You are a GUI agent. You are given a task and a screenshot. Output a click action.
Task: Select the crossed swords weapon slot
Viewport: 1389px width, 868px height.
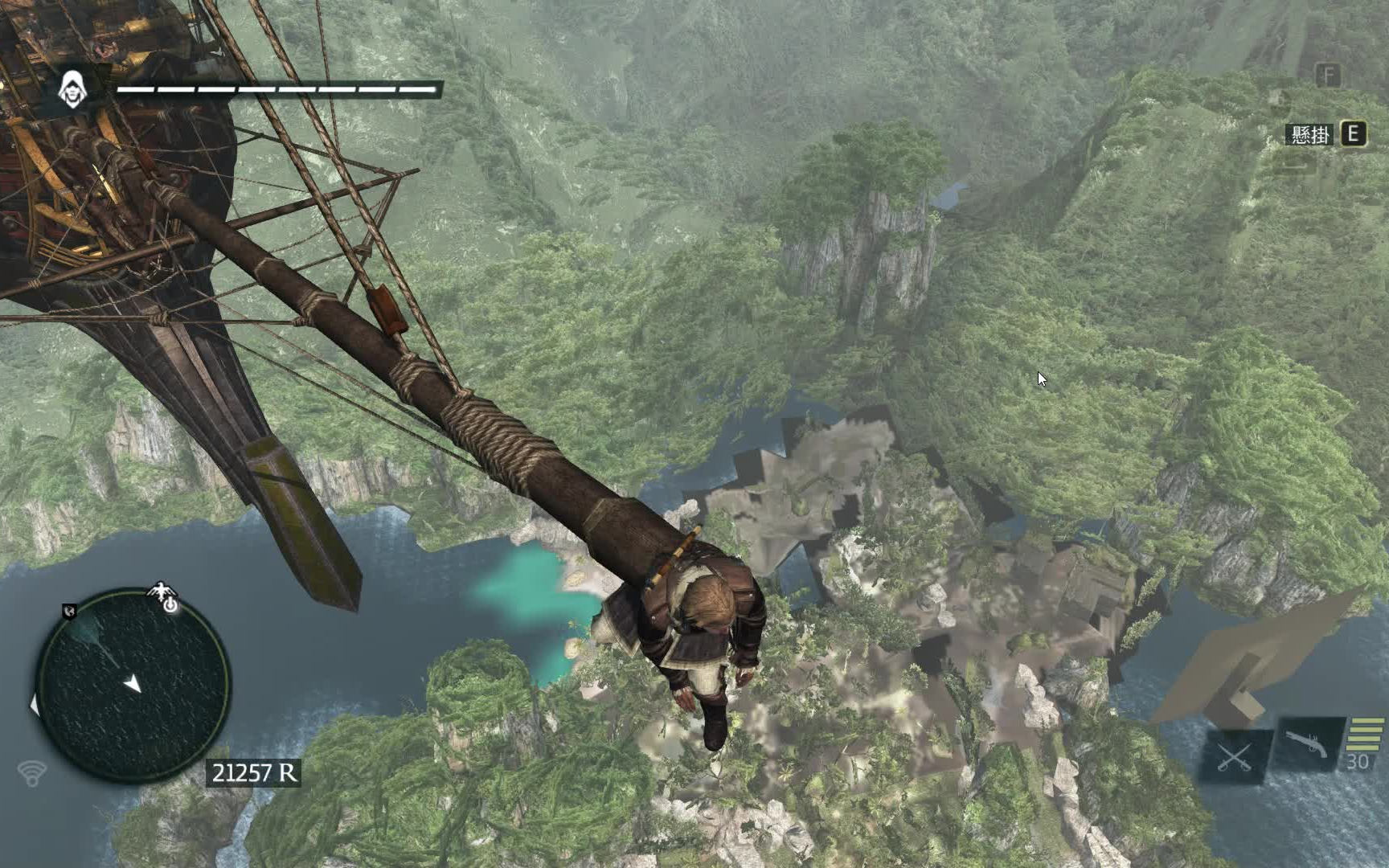coord(1235,757)
